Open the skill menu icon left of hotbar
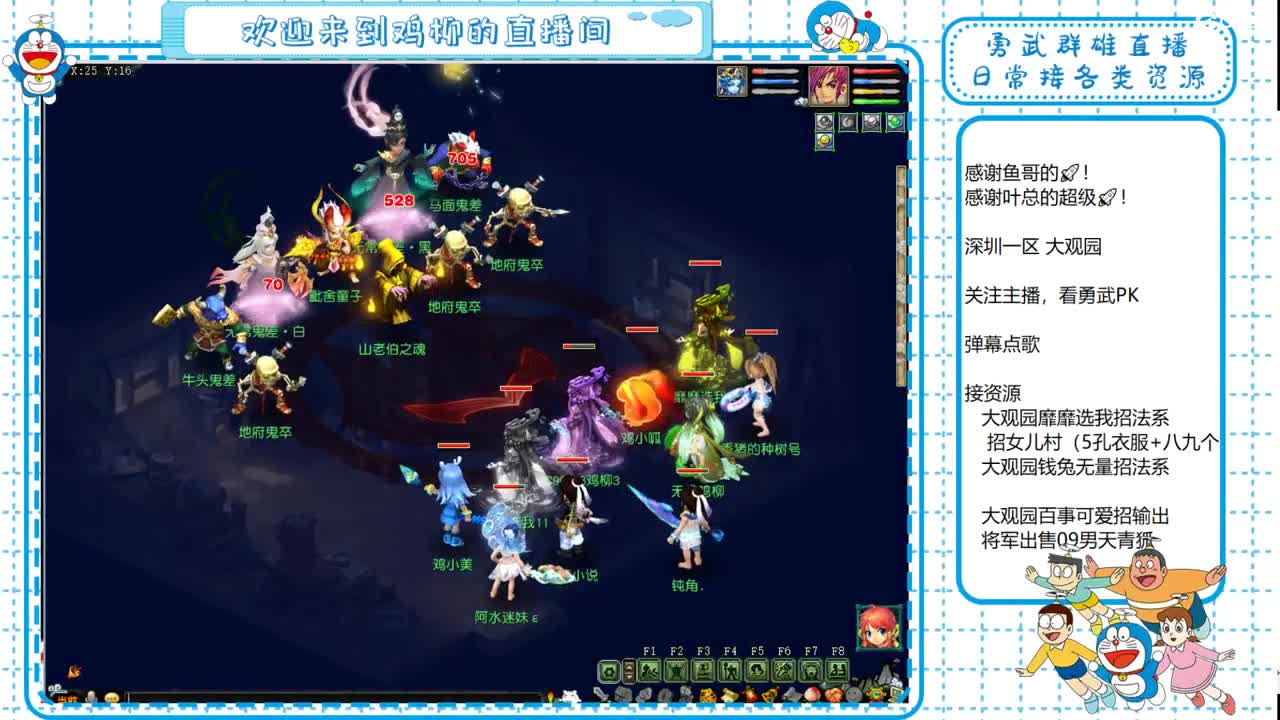Screen dimensions: 1280x720 (608, 669)
